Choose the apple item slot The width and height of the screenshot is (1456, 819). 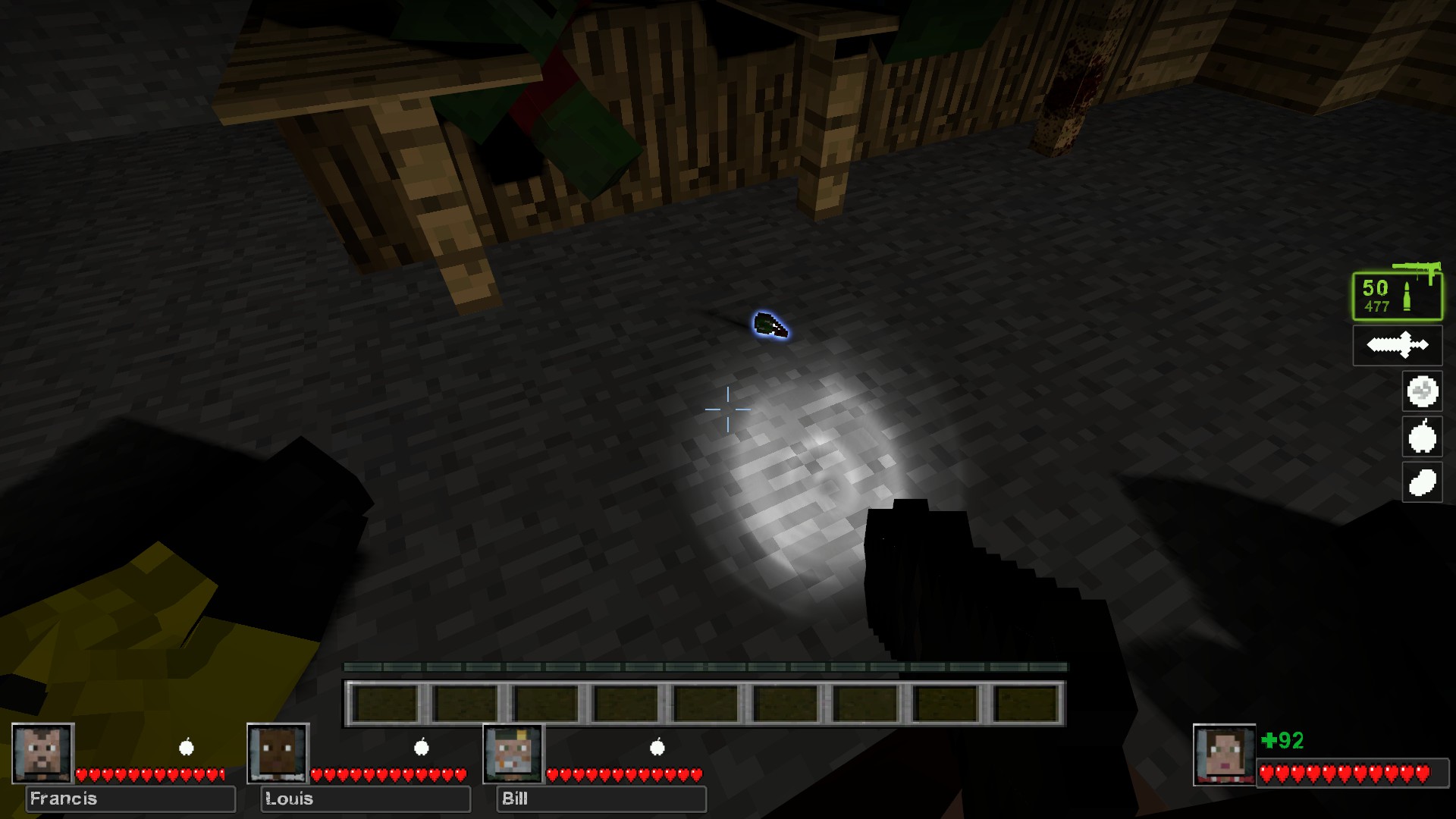[x=1422, y=437]
